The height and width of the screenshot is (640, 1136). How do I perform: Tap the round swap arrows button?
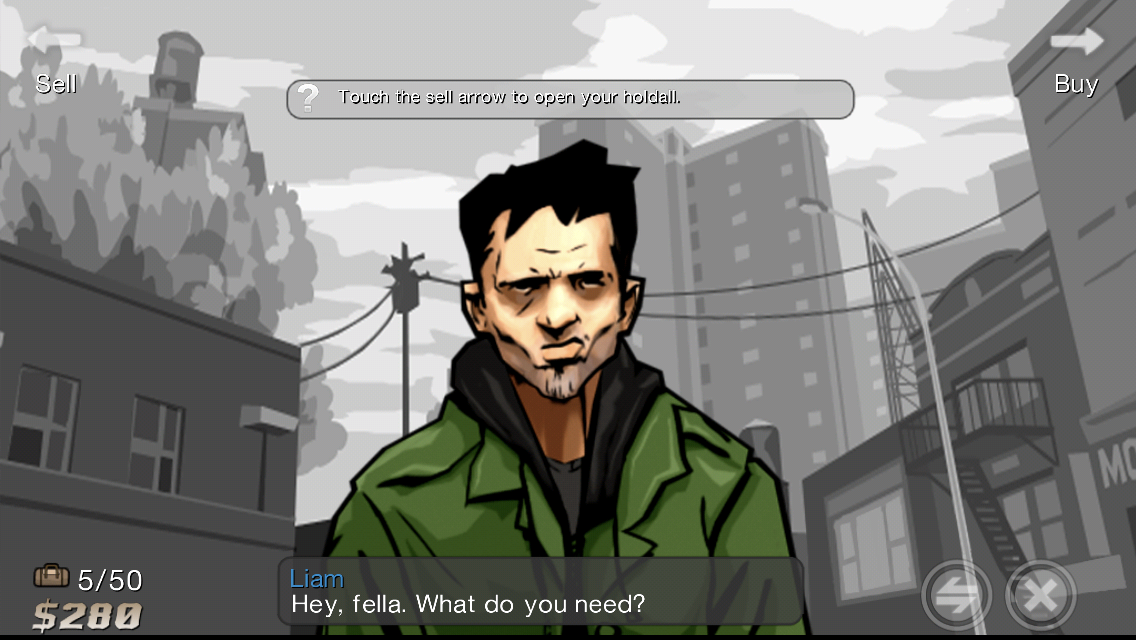[x=956, y=596]
